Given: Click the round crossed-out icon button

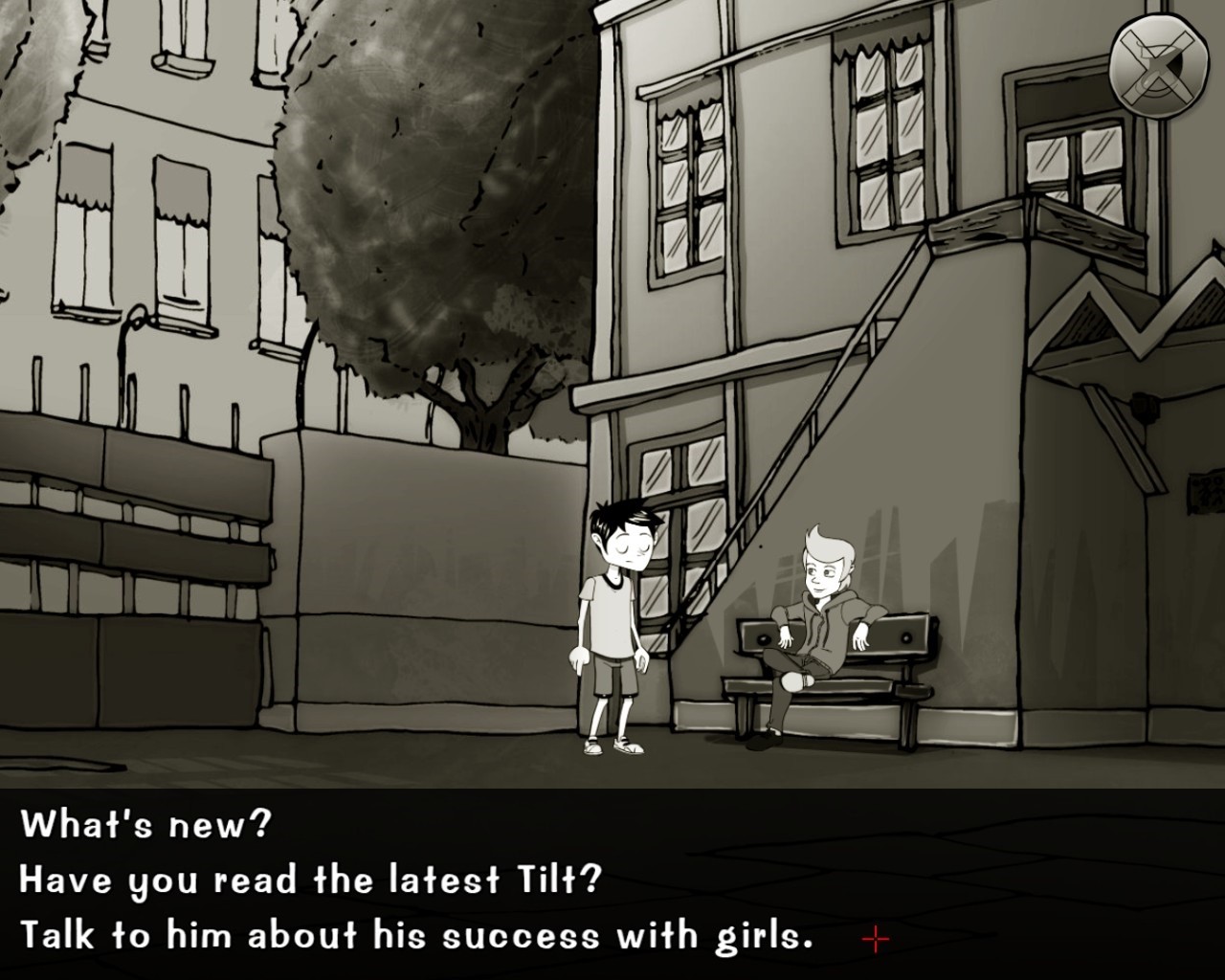Looking at the screenshot, I should [x=1158, y=65].
